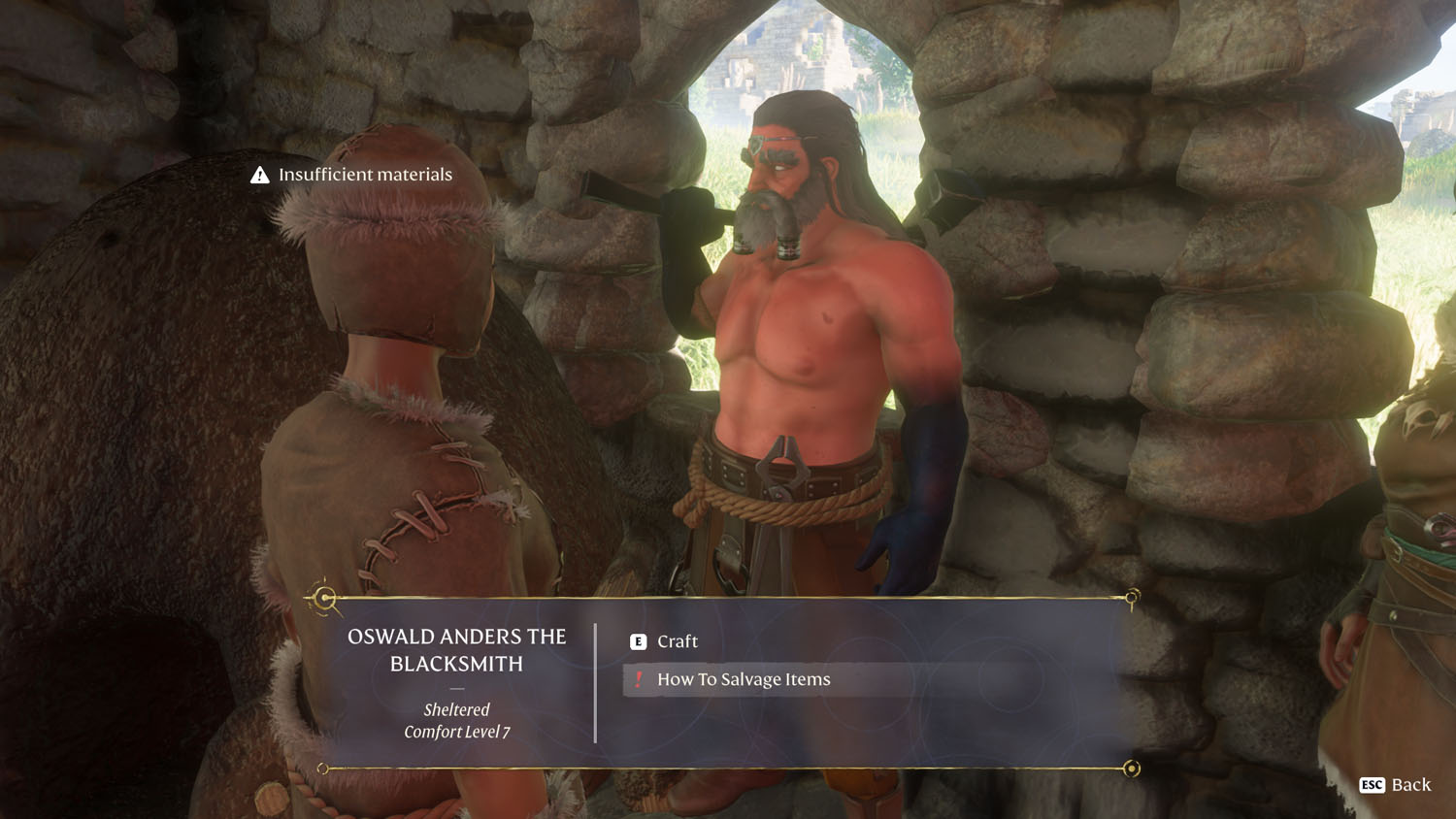Choose the Craft dialogue option

tap(677, 641)
